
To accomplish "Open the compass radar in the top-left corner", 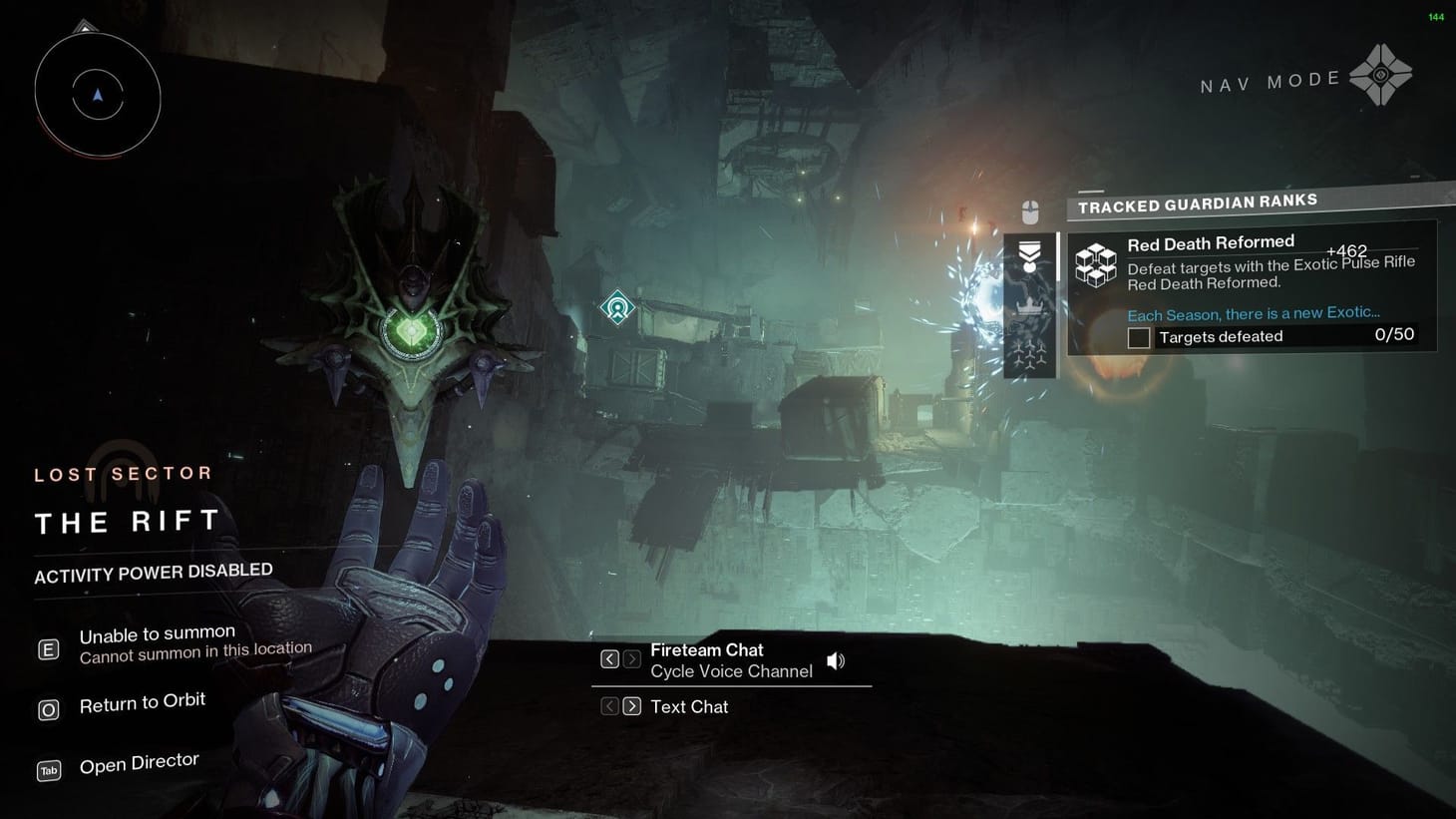I will (97, 95).
